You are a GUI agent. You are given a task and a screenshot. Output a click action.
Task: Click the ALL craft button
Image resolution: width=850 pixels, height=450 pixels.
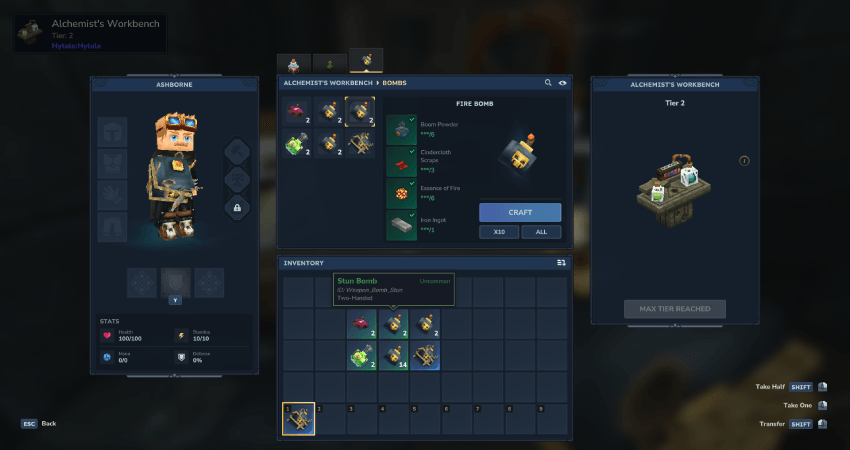pyautogui.click(x=541, y=232)
